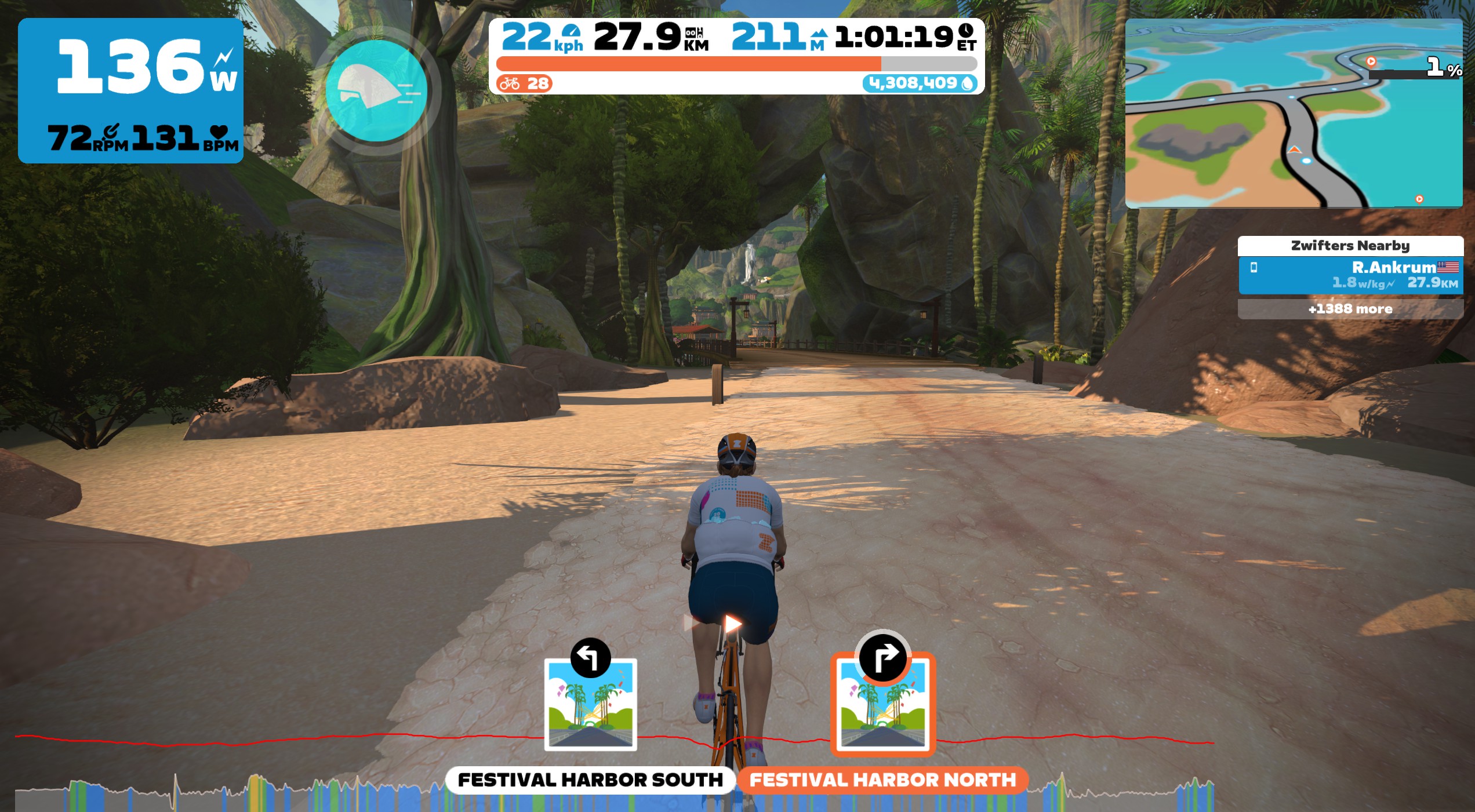Viewport: 1475px width, 812px height.
Task: Expand the +1388 more riders list
Action: coord(1350,309)
